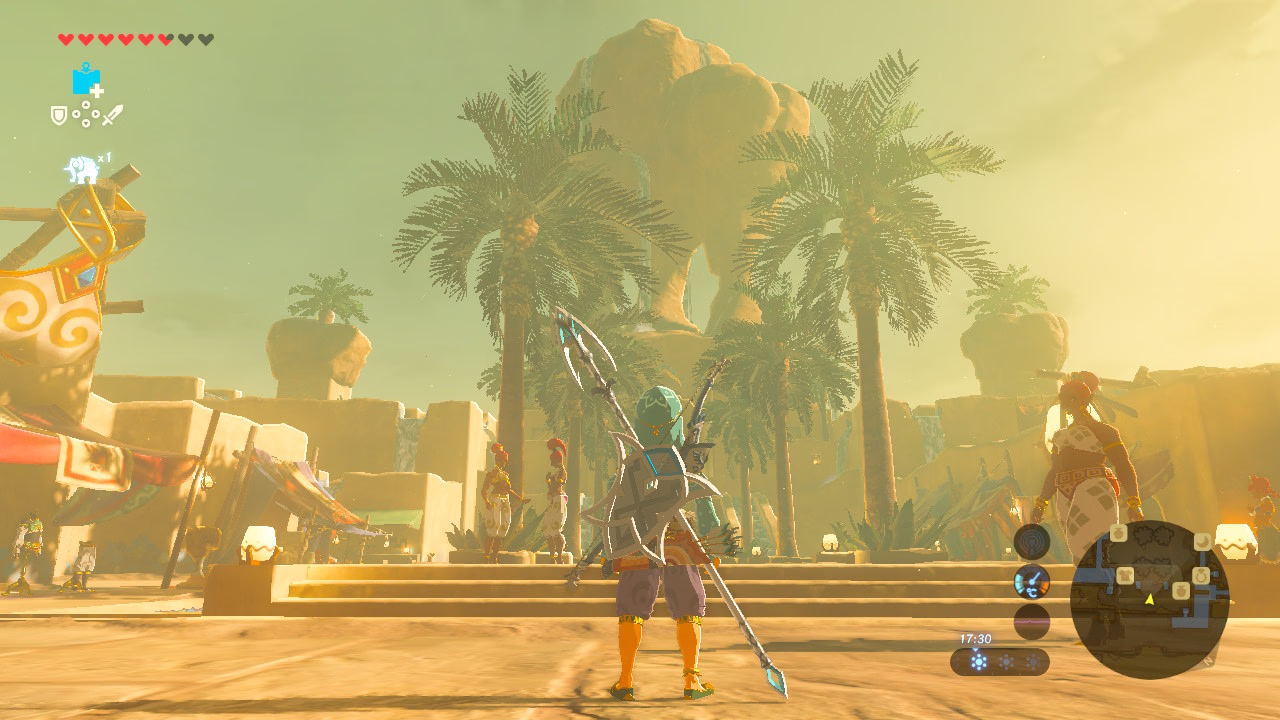Expand the d-pad right arrow selector
Screen dimensions: 1280x720
click(95, 114)
